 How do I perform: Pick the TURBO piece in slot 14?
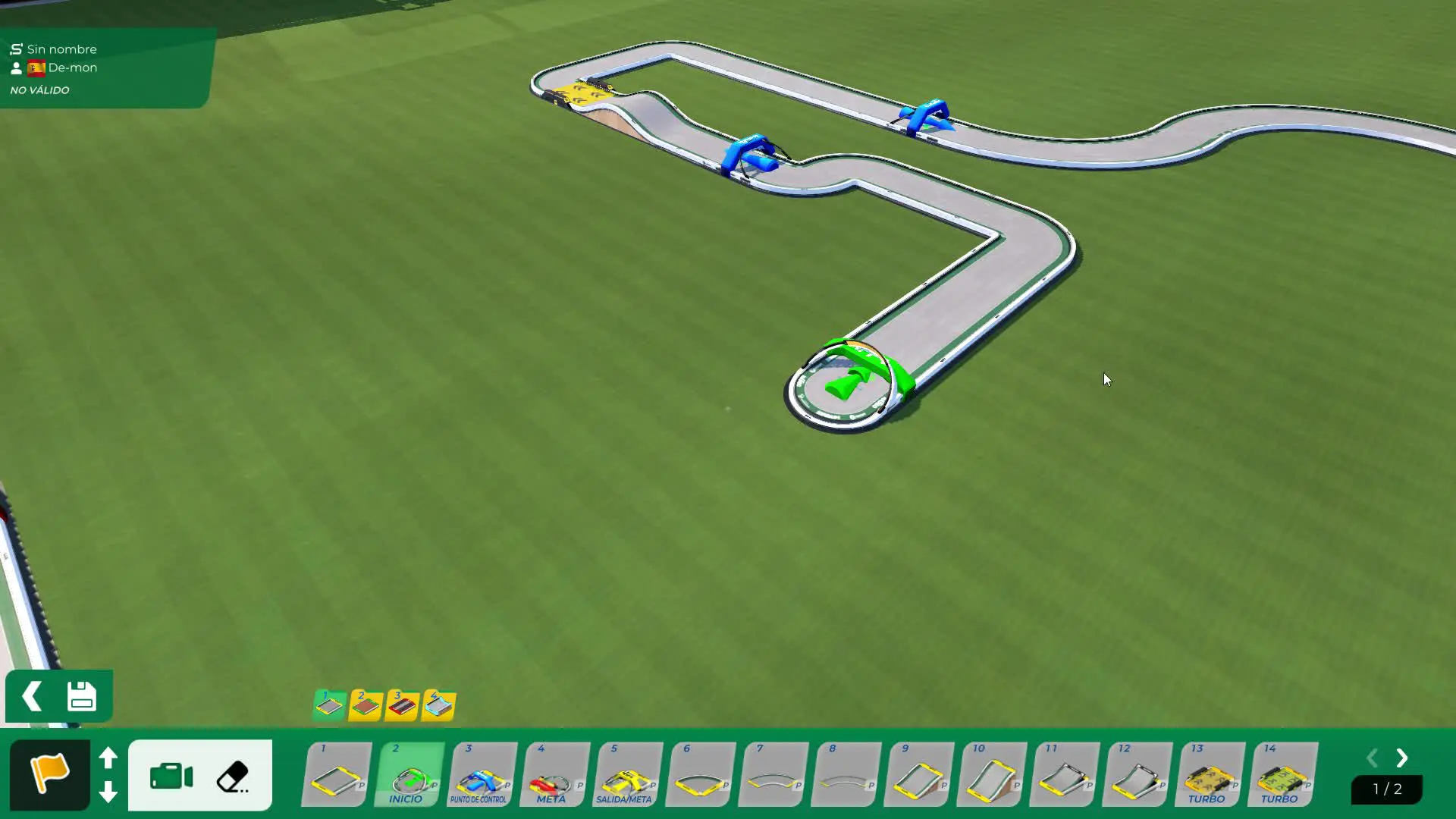coord(1282,776)
